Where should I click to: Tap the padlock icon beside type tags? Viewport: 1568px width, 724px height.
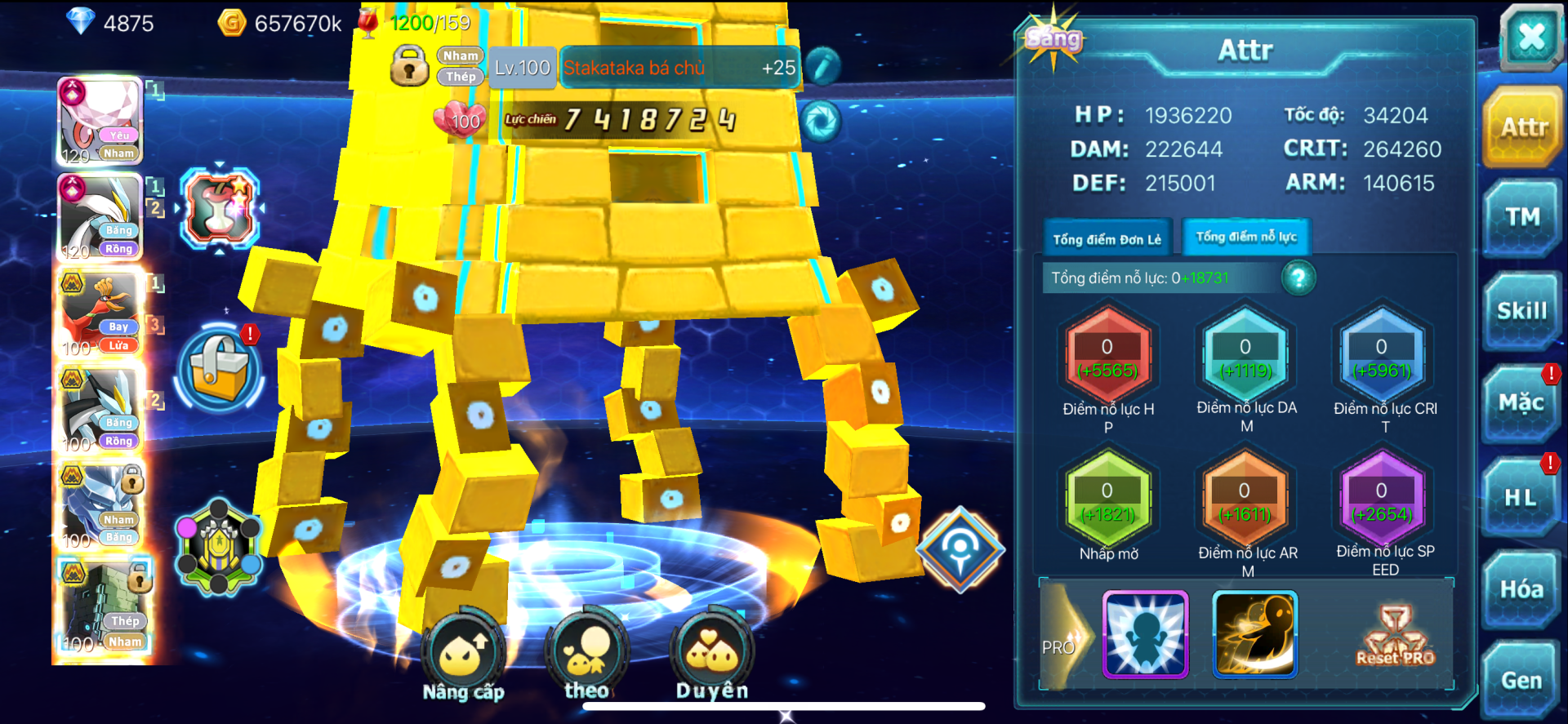click(409, 66)
